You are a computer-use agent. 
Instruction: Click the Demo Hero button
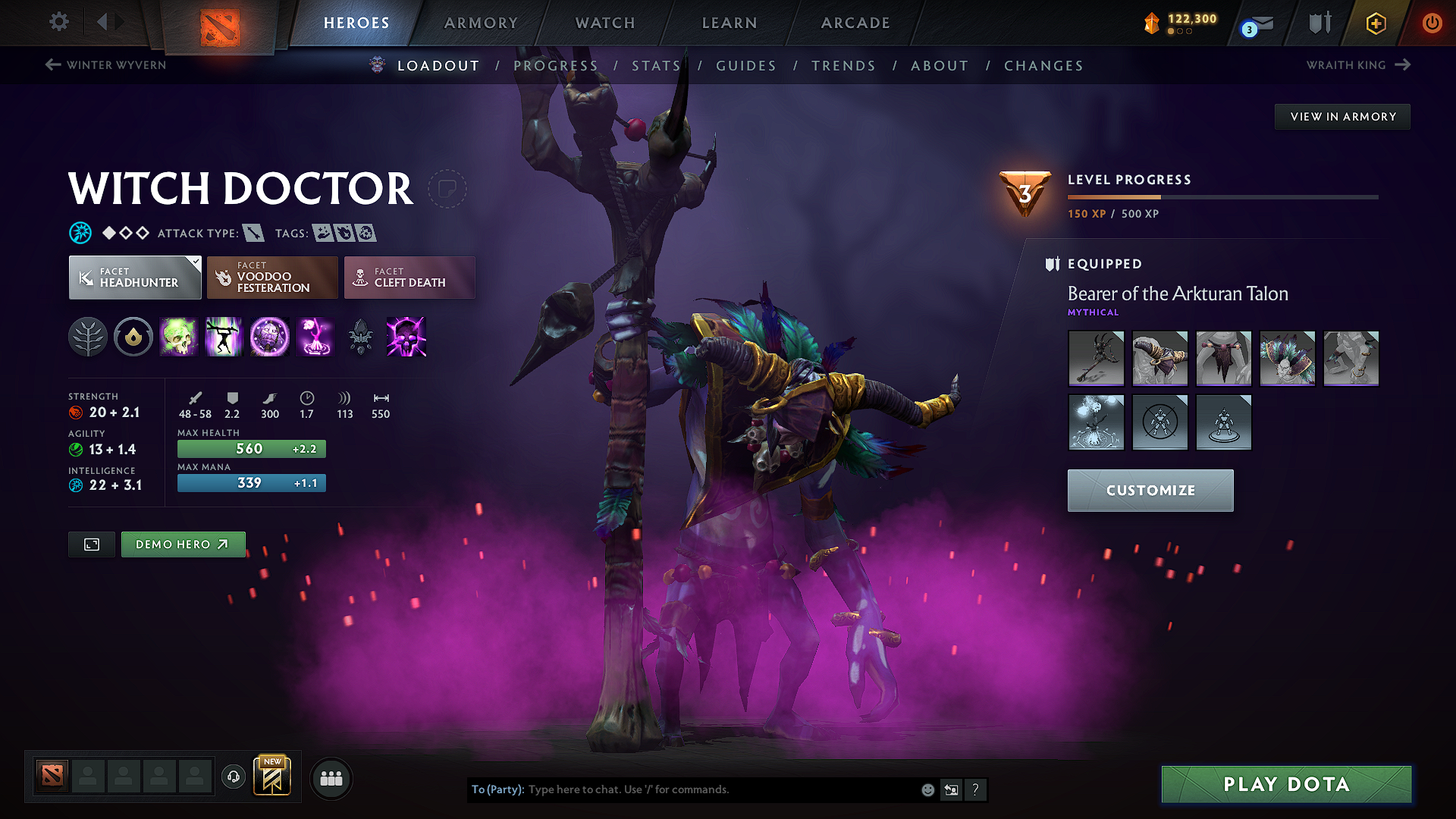point(183,544)
